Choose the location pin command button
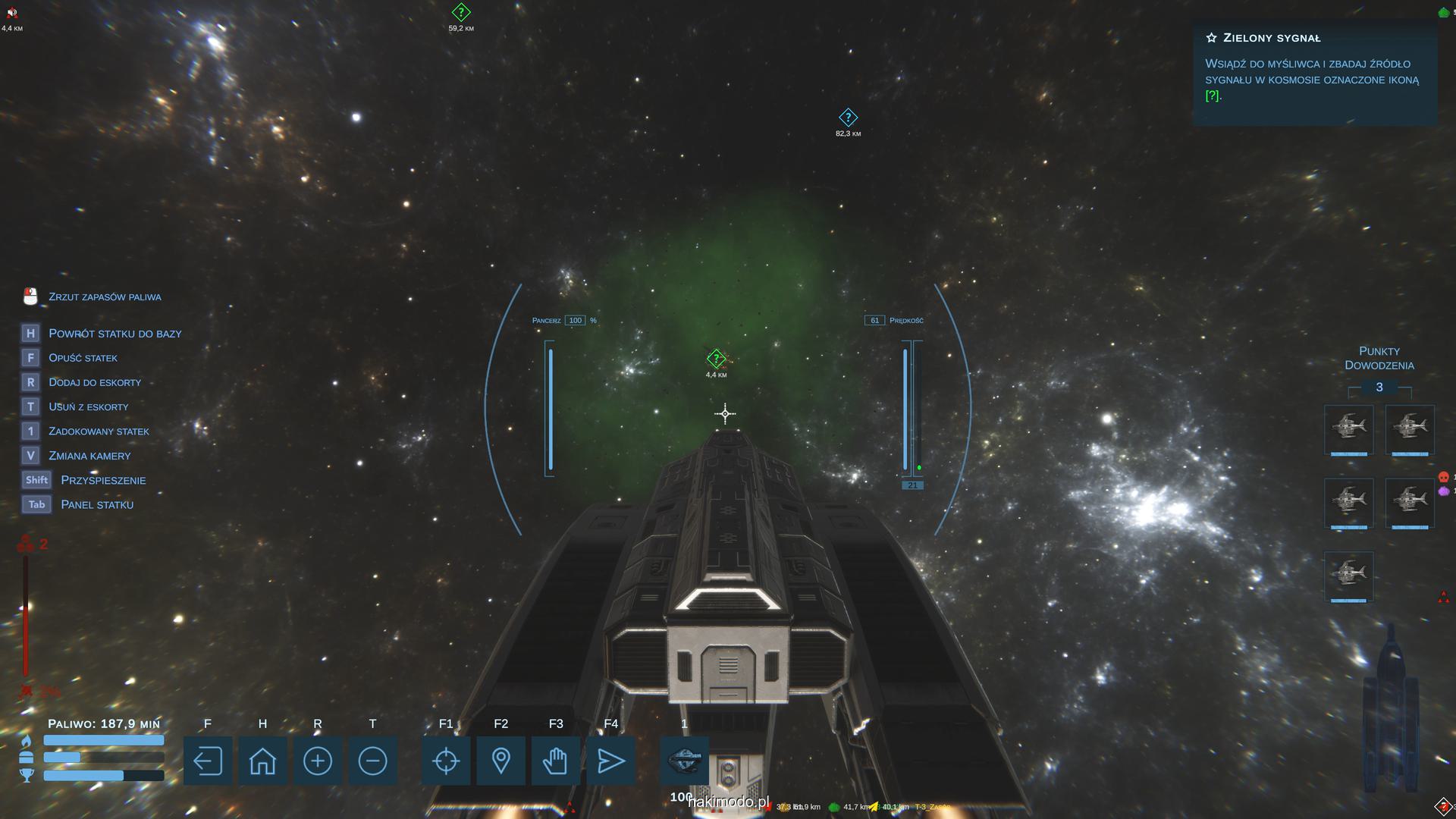This screenshot has width=1456, height=819. (500, 761)
